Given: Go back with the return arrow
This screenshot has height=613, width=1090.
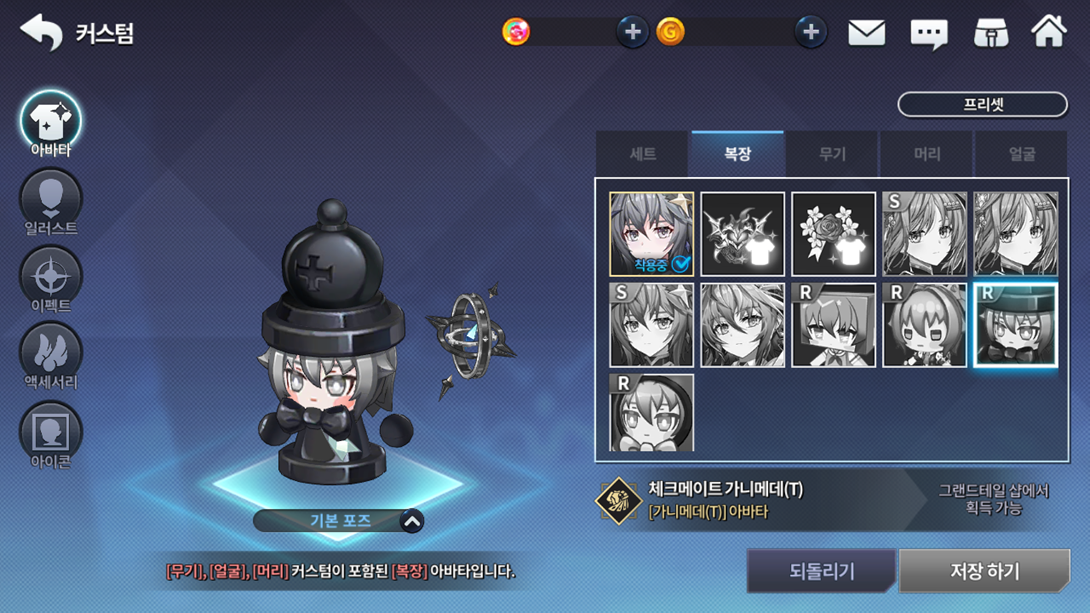Looking at the screenshot, I should (41, 32).
